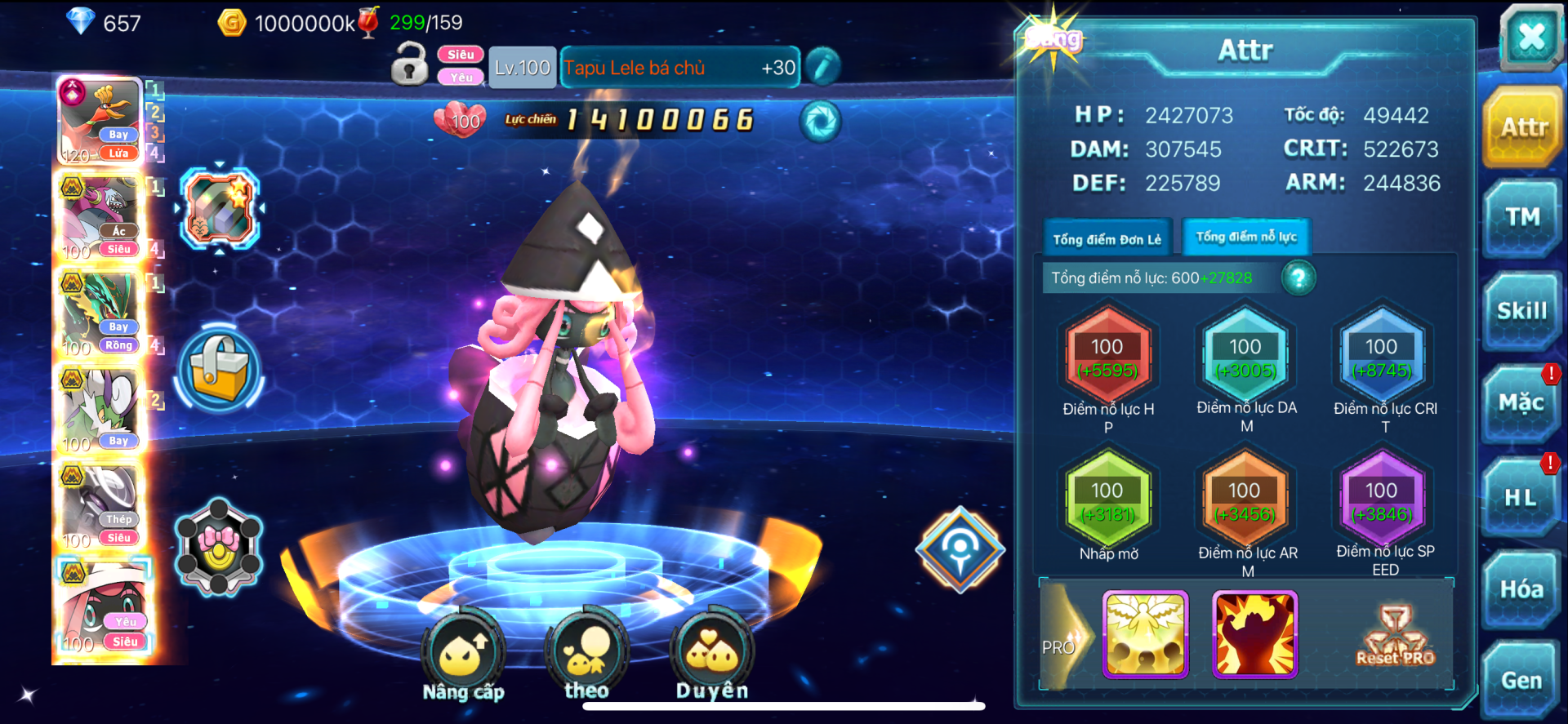Select the purple SPEED effort hexagon
The image size is (1568, 724).
(1382, 501)
